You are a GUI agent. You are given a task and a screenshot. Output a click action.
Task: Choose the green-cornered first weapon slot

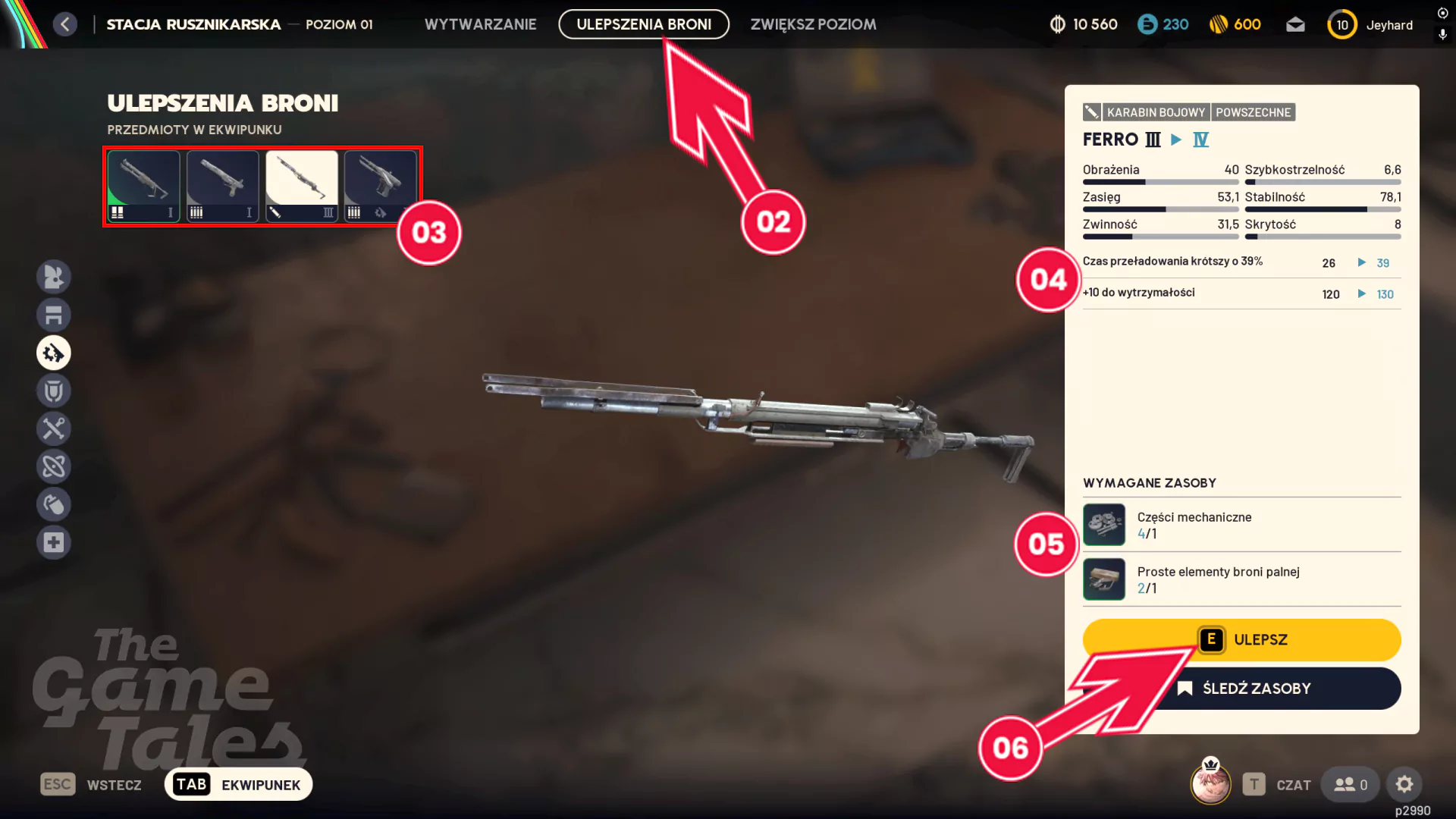pos(143,186)
